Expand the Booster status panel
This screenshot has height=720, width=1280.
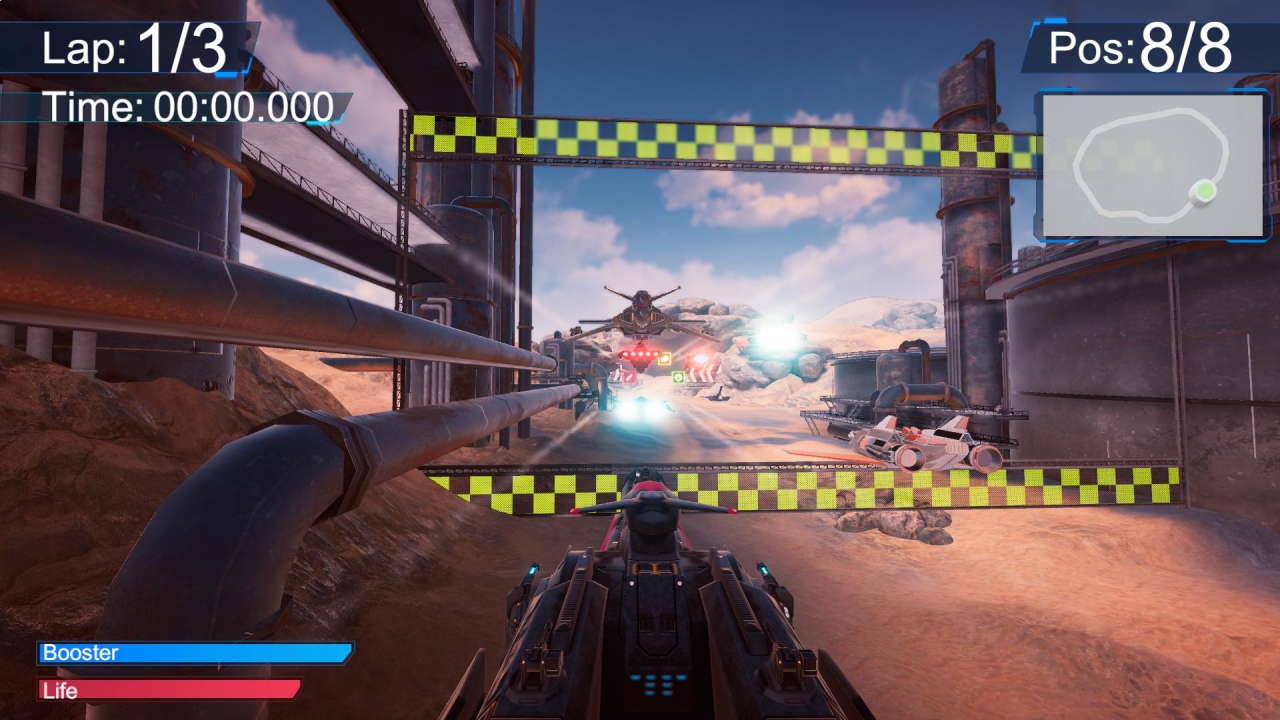pos(195,653)
